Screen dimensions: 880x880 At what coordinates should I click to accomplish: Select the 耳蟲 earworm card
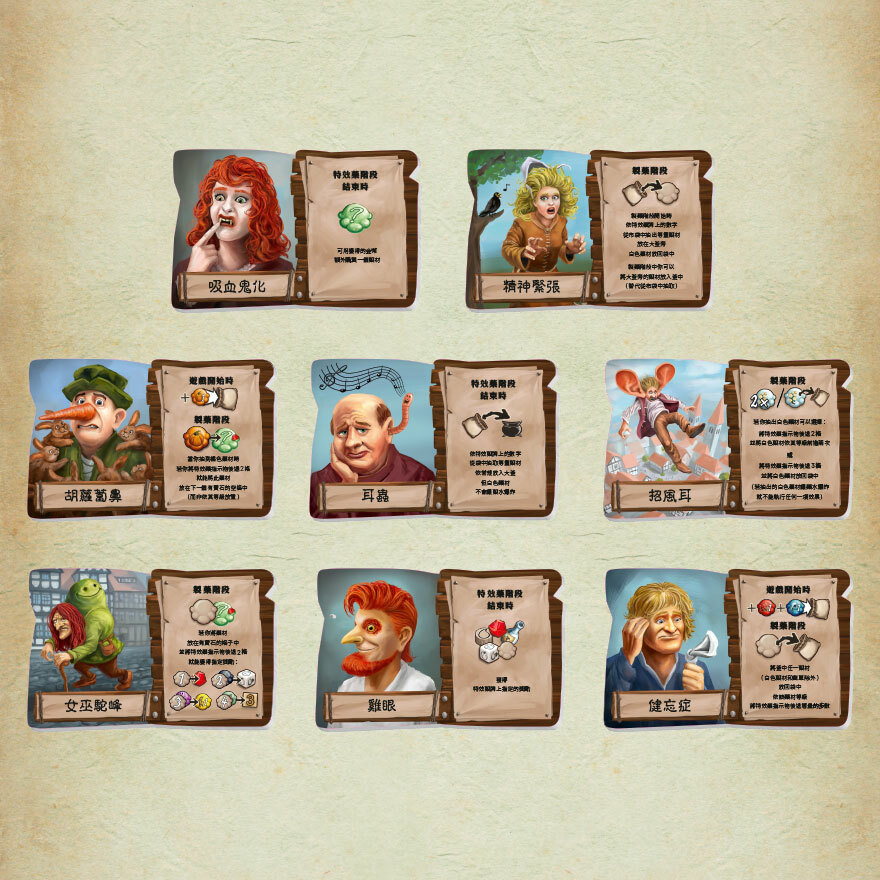(432, 438)
